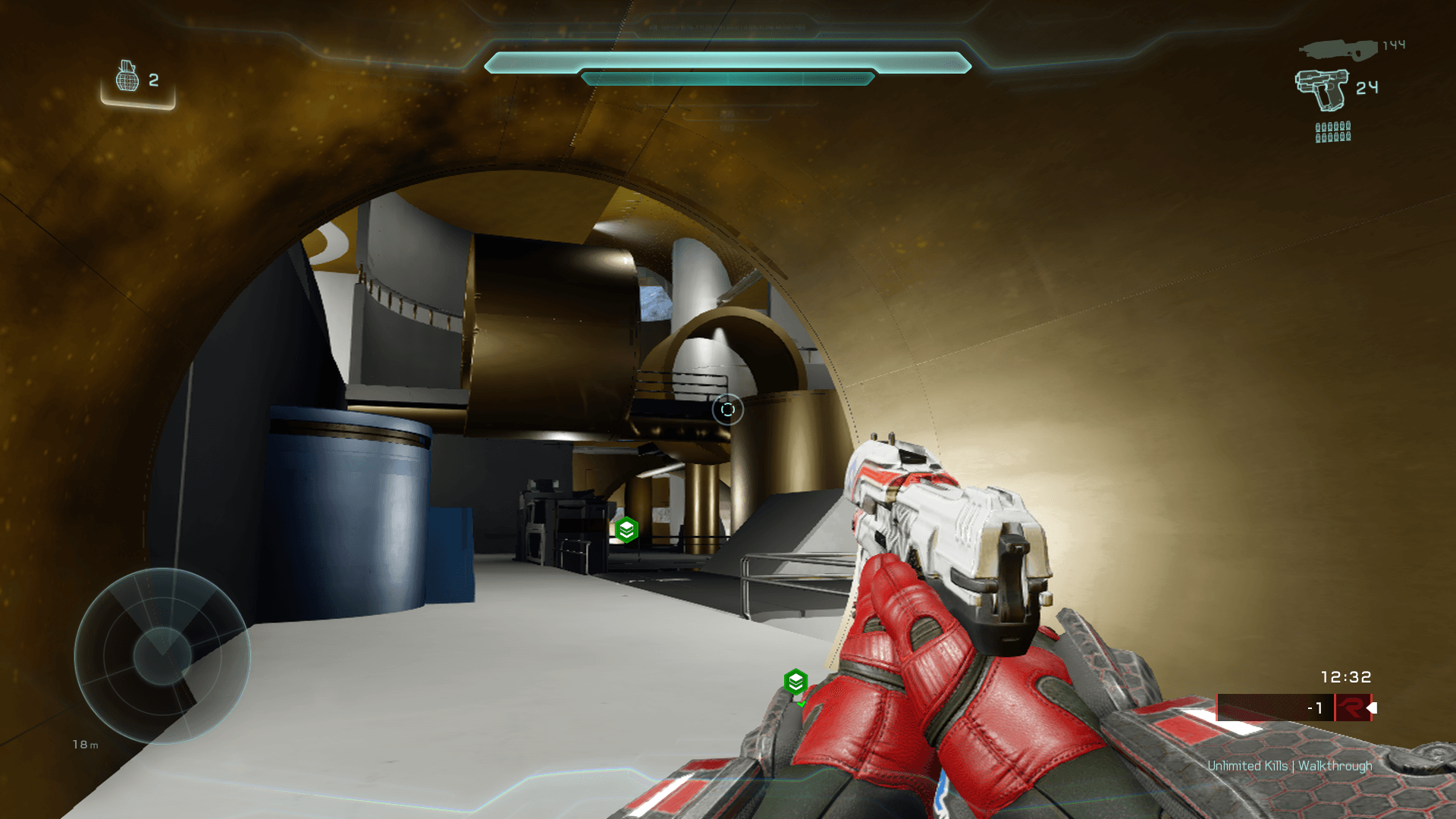This screenshot has width=1456, height=819.
Task: Click the green checkmarked waypoint marker
Action: click(795, 682)
